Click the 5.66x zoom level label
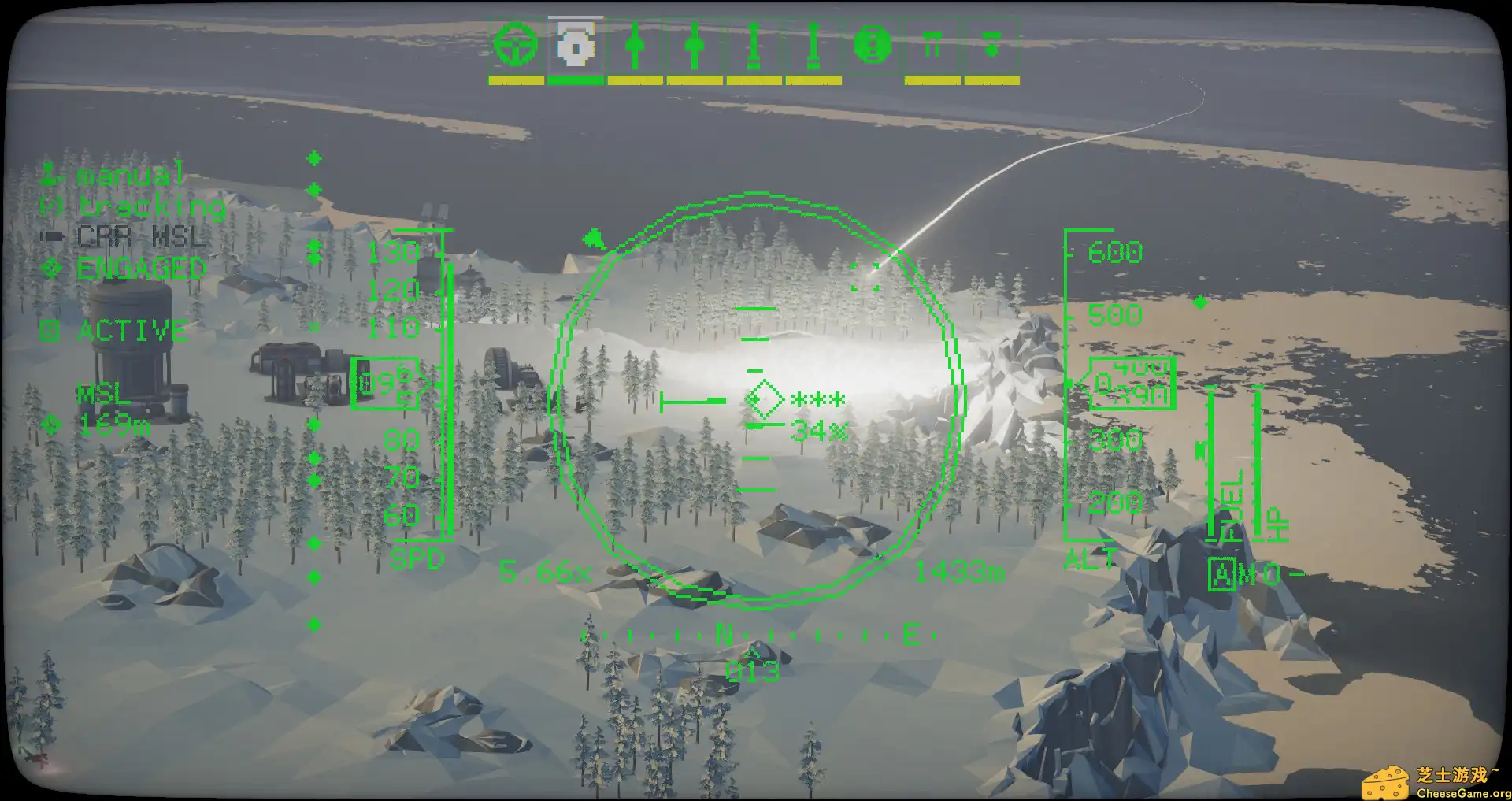The width and height of the screenshot is (1512, 801). coord(545,573)
